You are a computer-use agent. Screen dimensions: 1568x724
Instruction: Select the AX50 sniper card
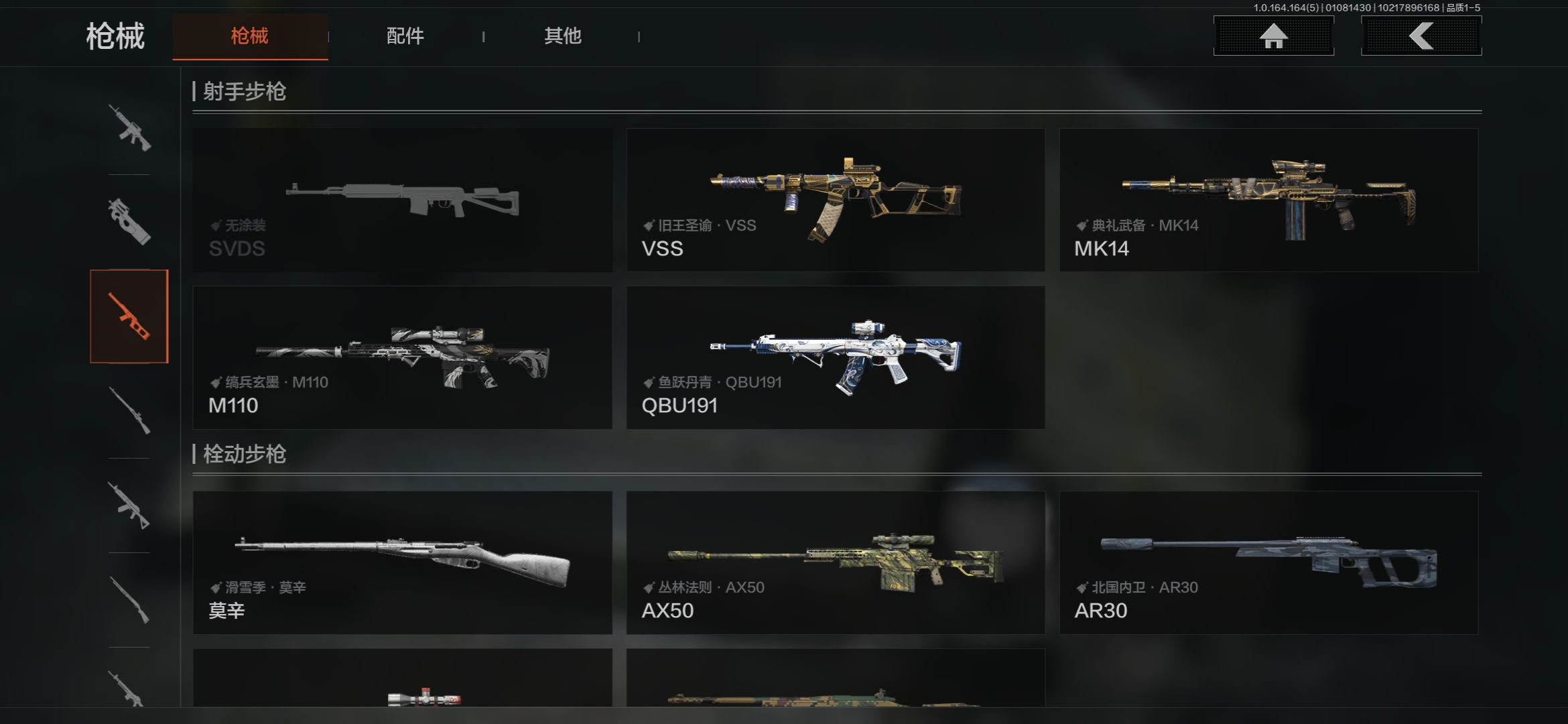coord(836,562)
